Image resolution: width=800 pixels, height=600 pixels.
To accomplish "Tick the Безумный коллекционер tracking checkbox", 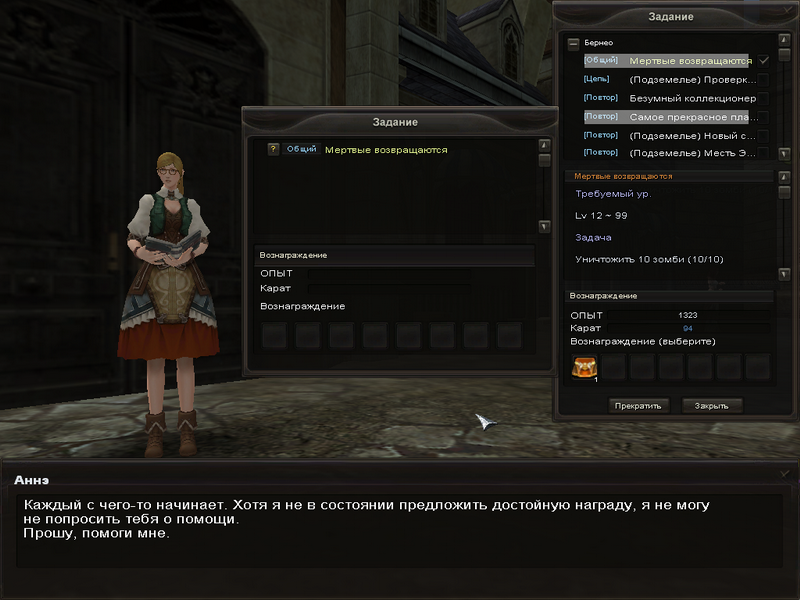I will 764,98.
